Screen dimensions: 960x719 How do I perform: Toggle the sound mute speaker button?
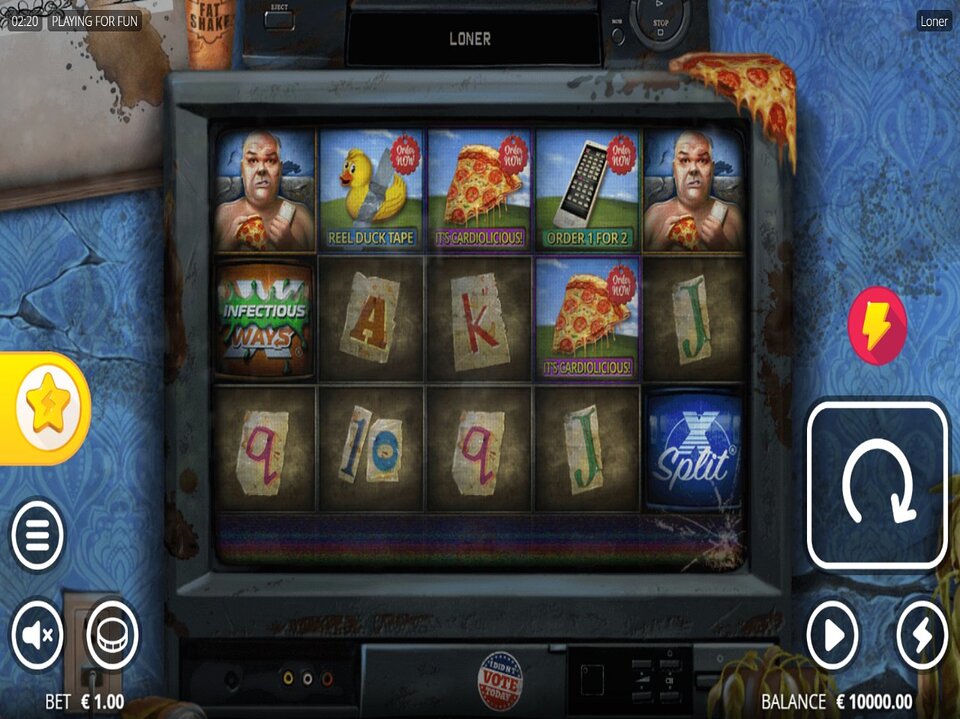coord(38,634)
